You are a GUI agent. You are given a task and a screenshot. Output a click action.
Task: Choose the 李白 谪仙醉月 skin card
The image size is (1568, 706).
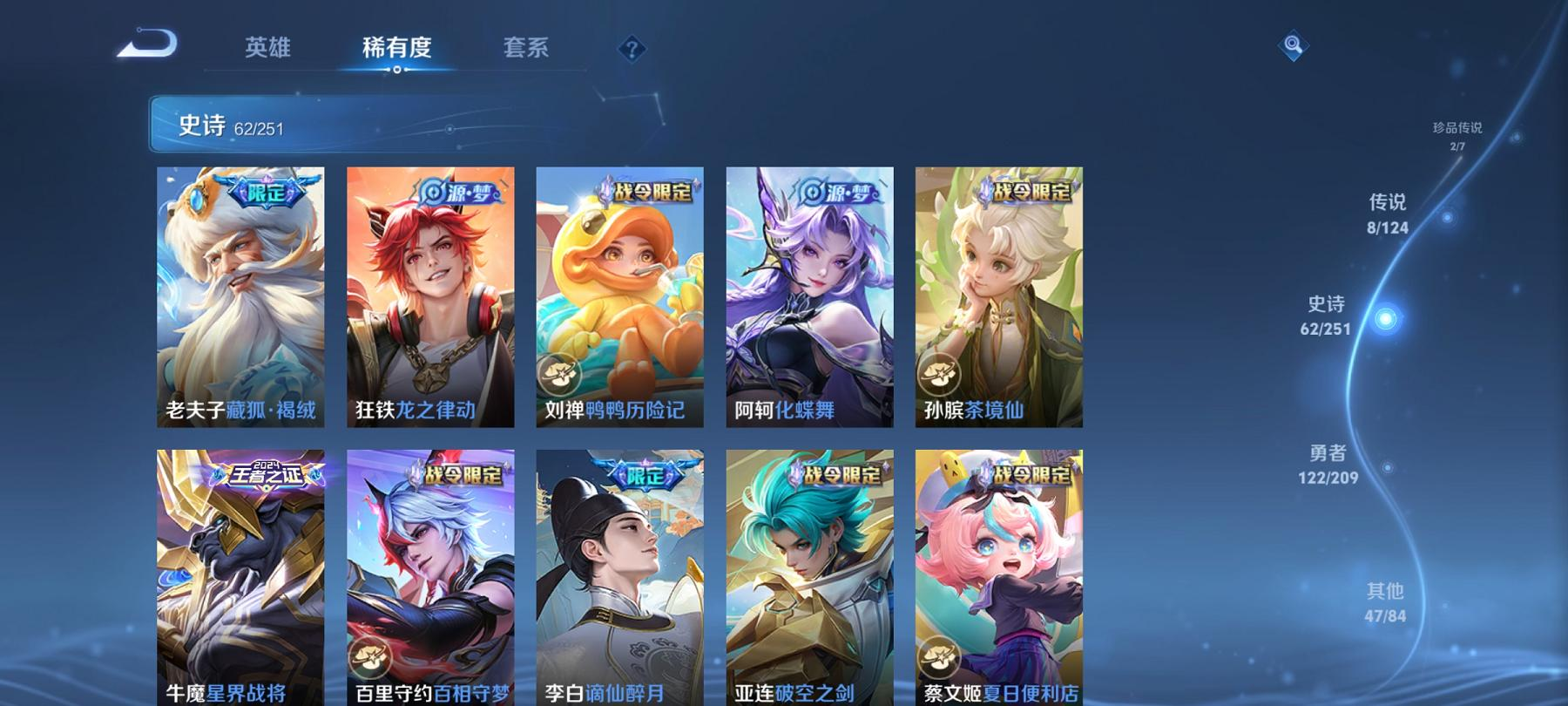click(619, 577)
